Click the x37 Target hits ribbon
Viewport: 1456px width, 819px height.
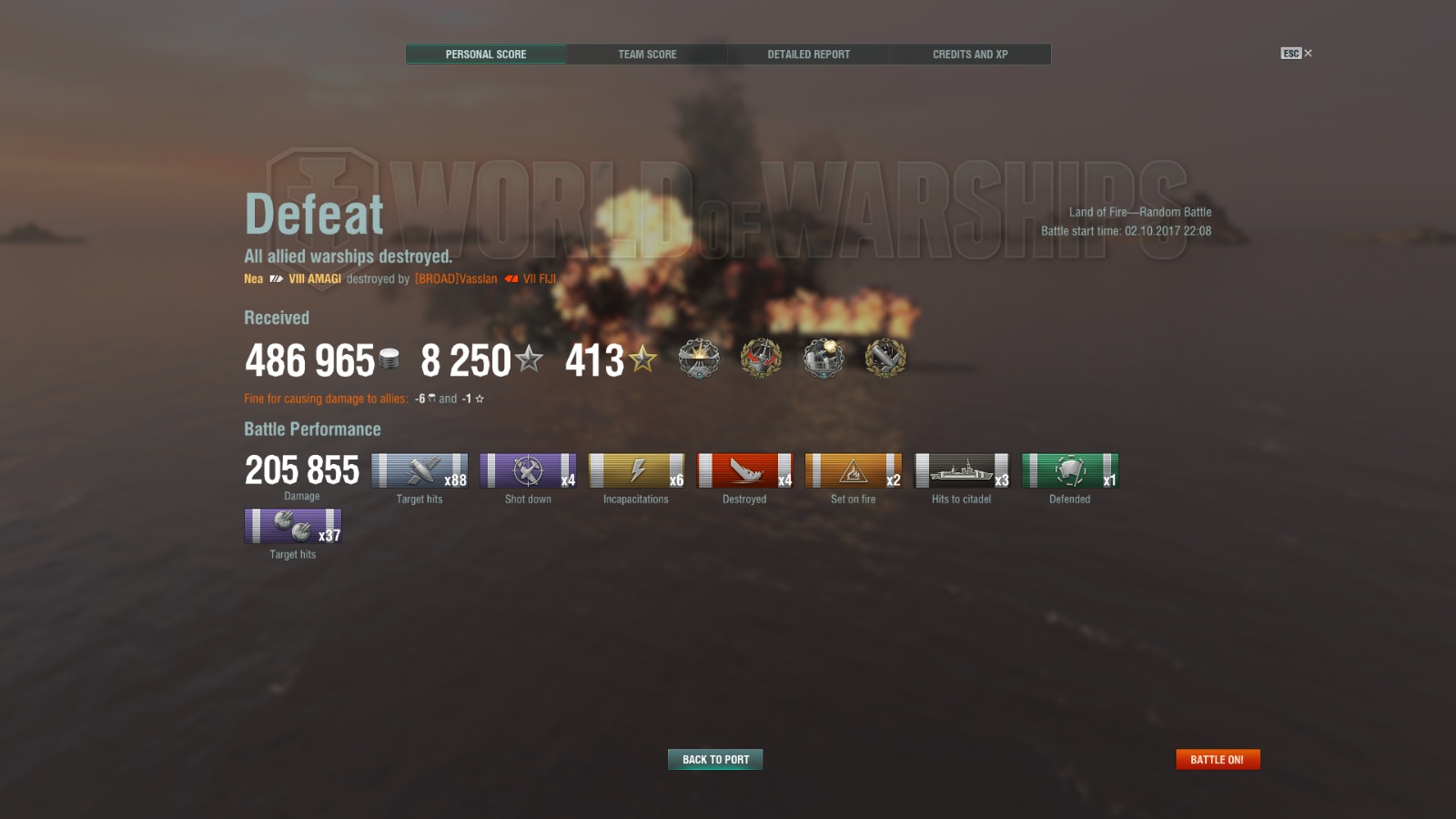coord(293,527)
